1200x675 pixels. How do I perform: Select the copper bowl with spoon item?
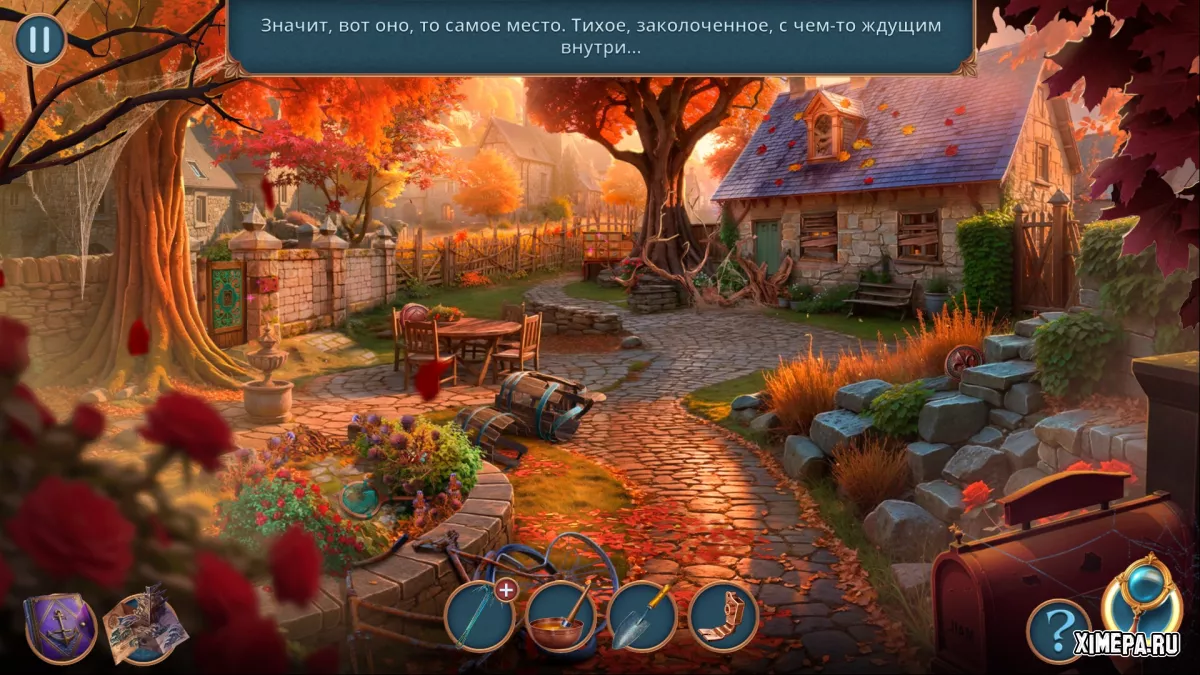(x=561, y=617)
